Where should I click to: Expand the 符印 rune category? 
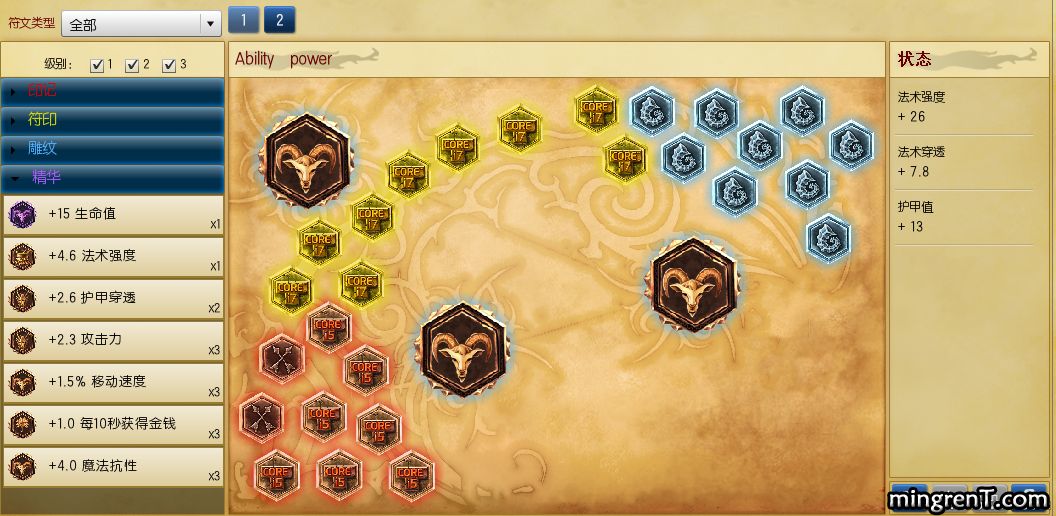[112, 120]
